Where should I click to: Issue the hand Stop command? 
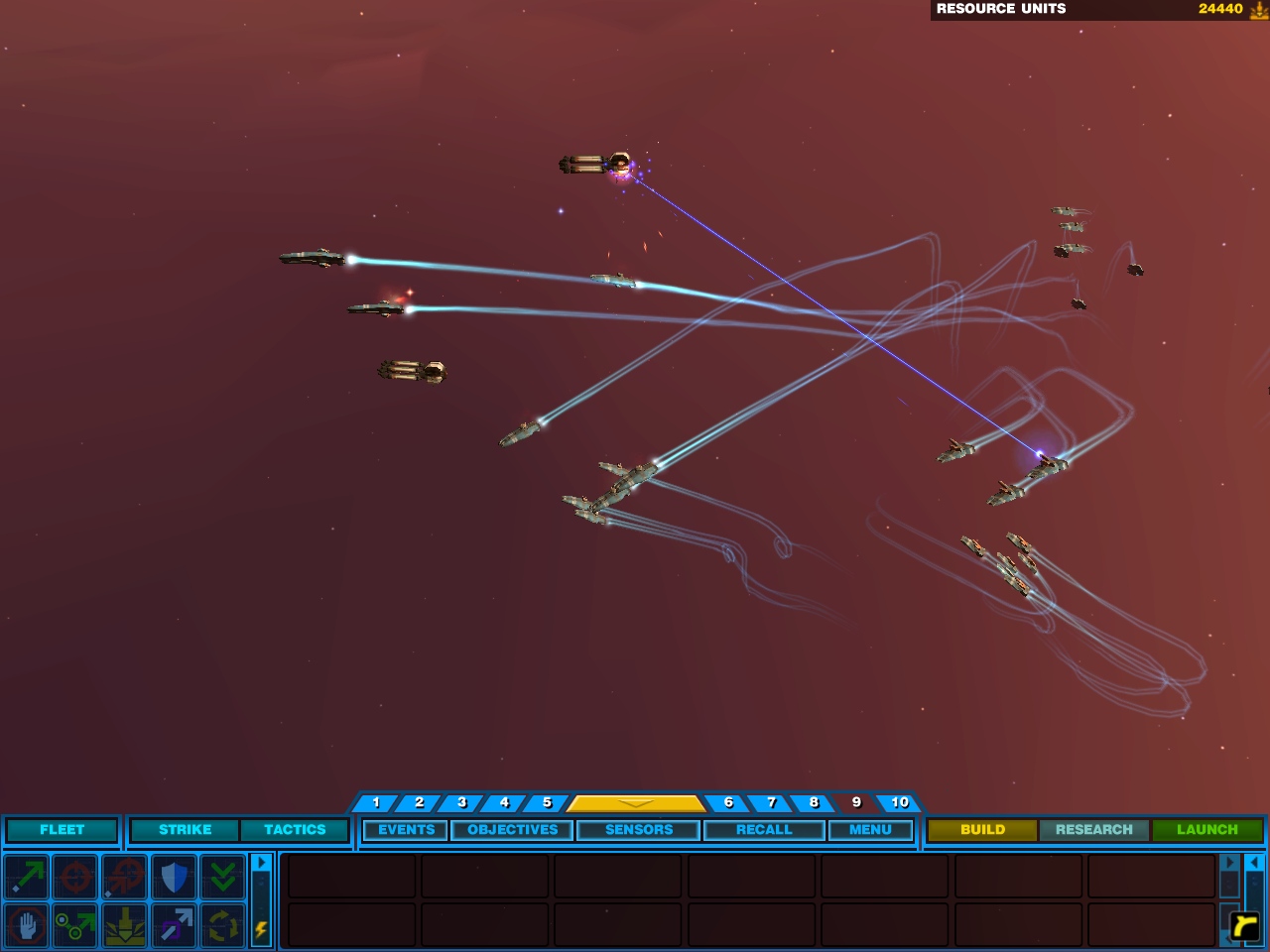click(x=27, y=926)
